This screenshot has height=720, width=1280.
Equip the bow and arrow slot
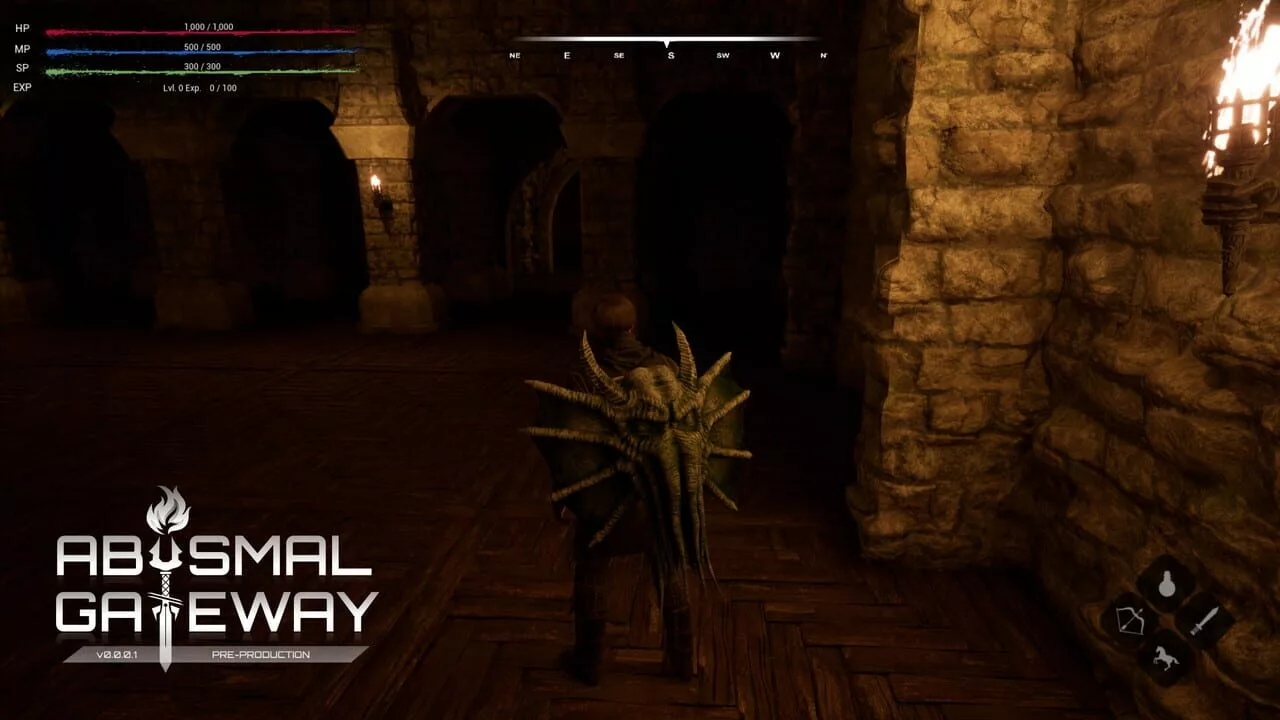(x=1129, y=620)
